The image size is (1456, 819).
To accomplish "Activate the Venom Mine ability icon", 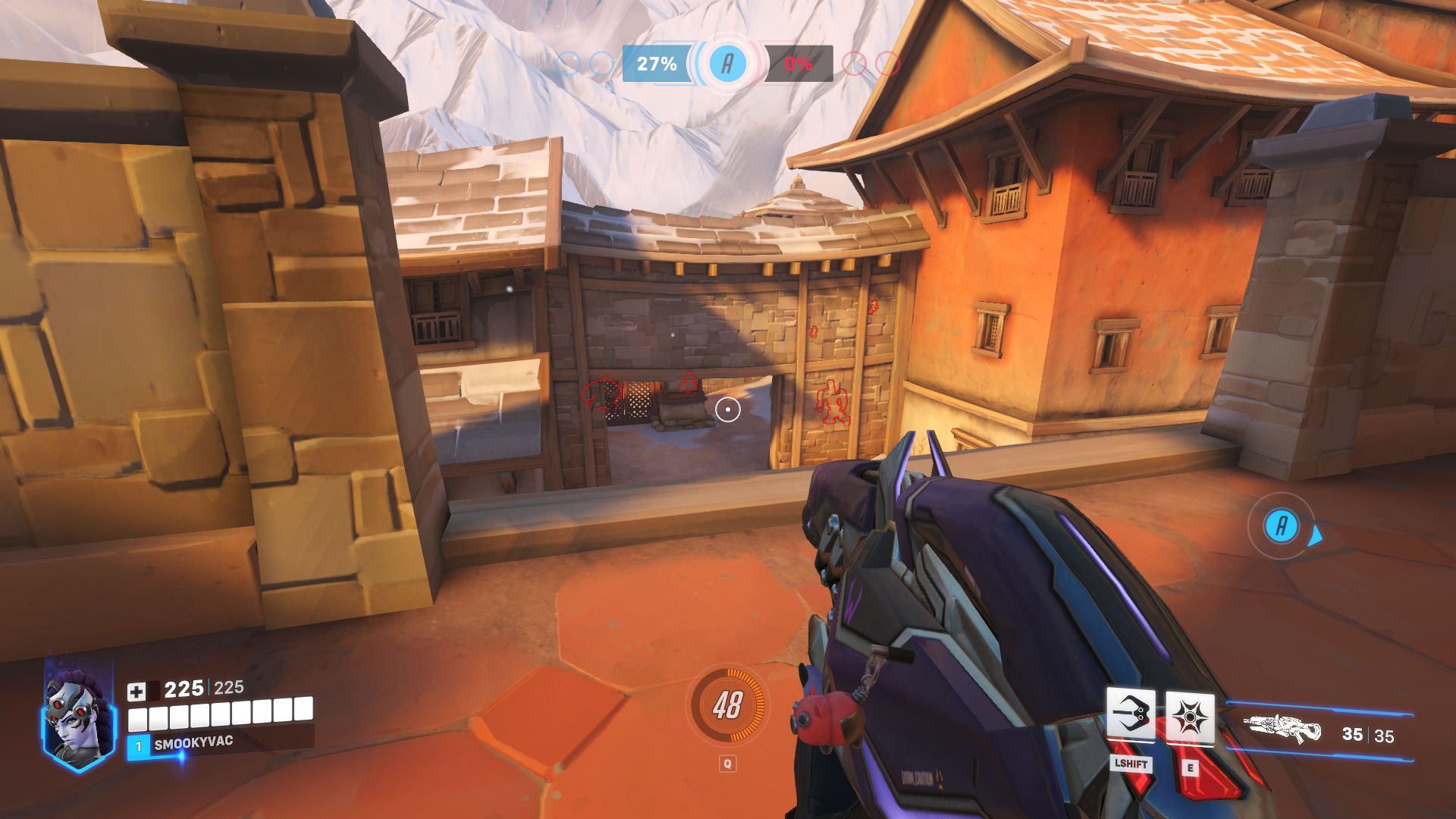I will tap(1189, 717).
